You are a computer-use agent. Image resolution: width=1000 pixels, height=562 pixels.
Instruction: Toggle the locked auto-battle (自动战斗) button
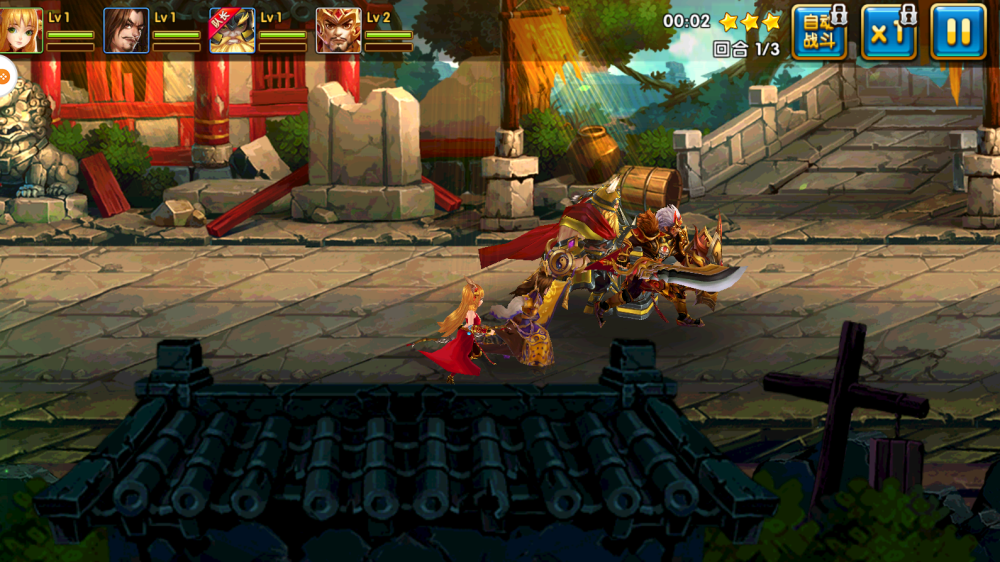point(818,32)
